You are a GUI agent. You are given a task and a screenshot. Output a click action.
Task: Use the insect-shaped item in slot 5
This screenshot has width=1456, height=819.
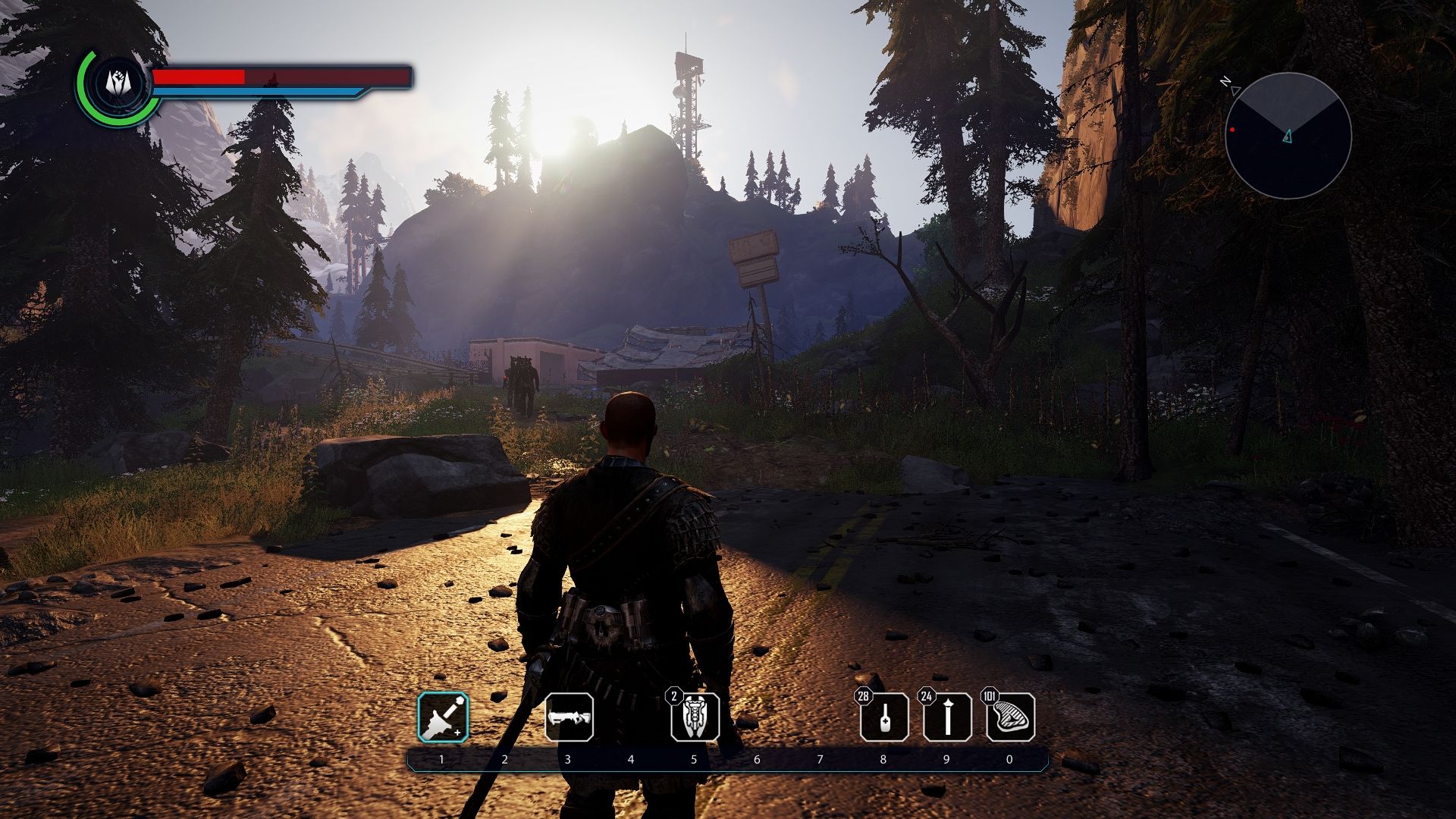click(695, 717)
